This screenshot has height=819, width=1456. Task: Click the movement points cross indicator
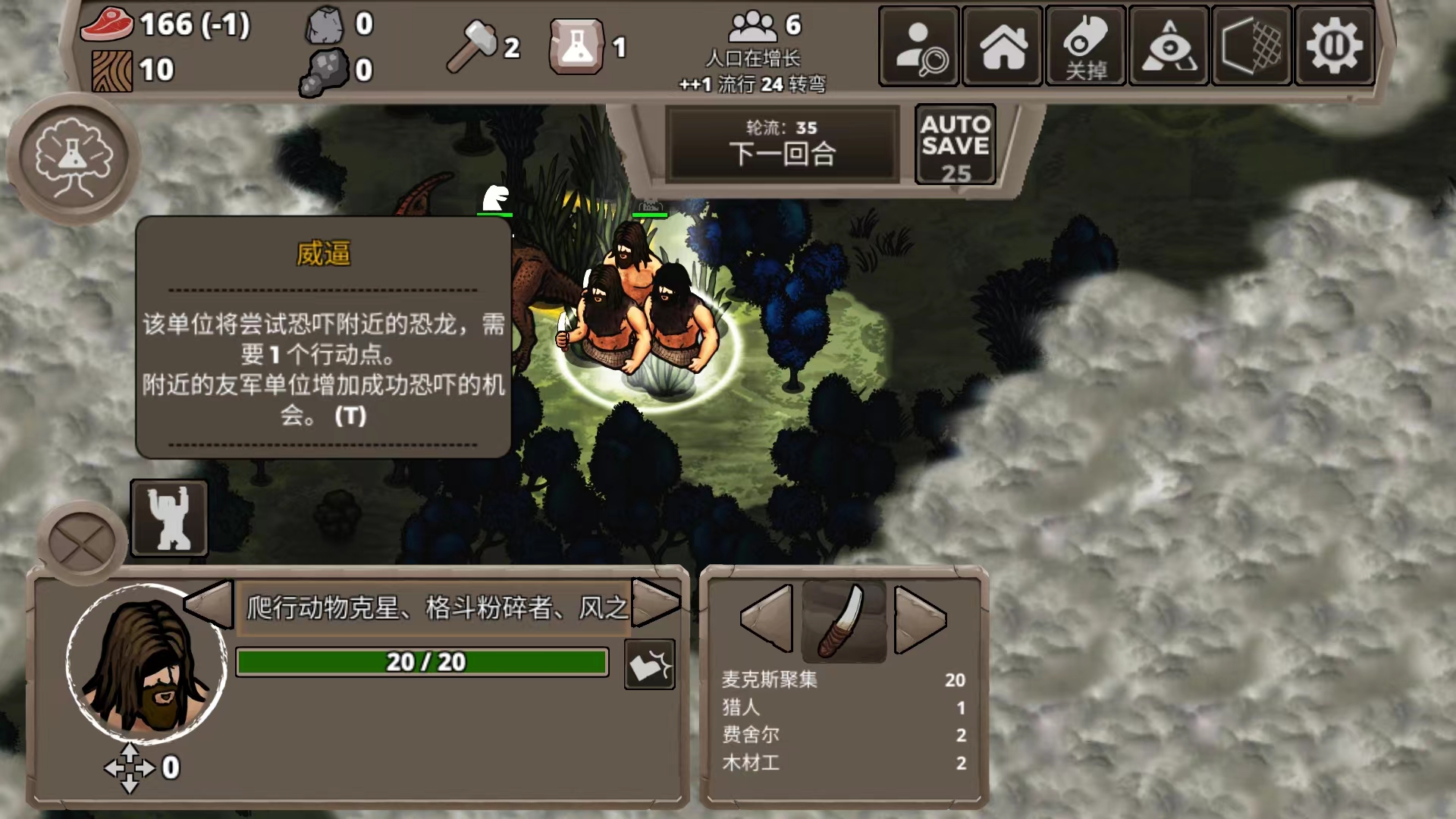tap(130, 767)
